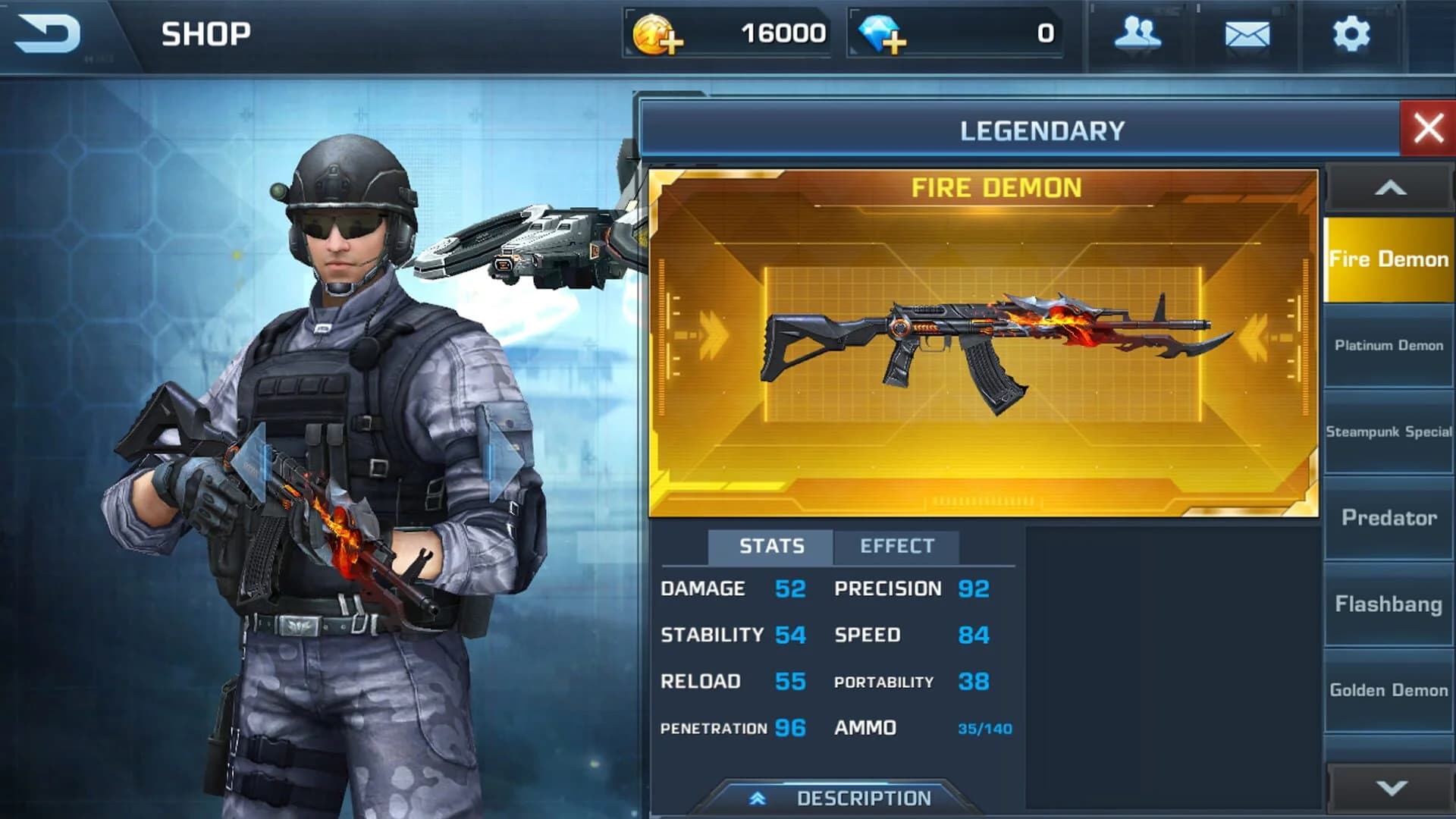Close the LEGENDARY popup
This screenshot has width=1456, height=819.
click(x=1429, y=127)
